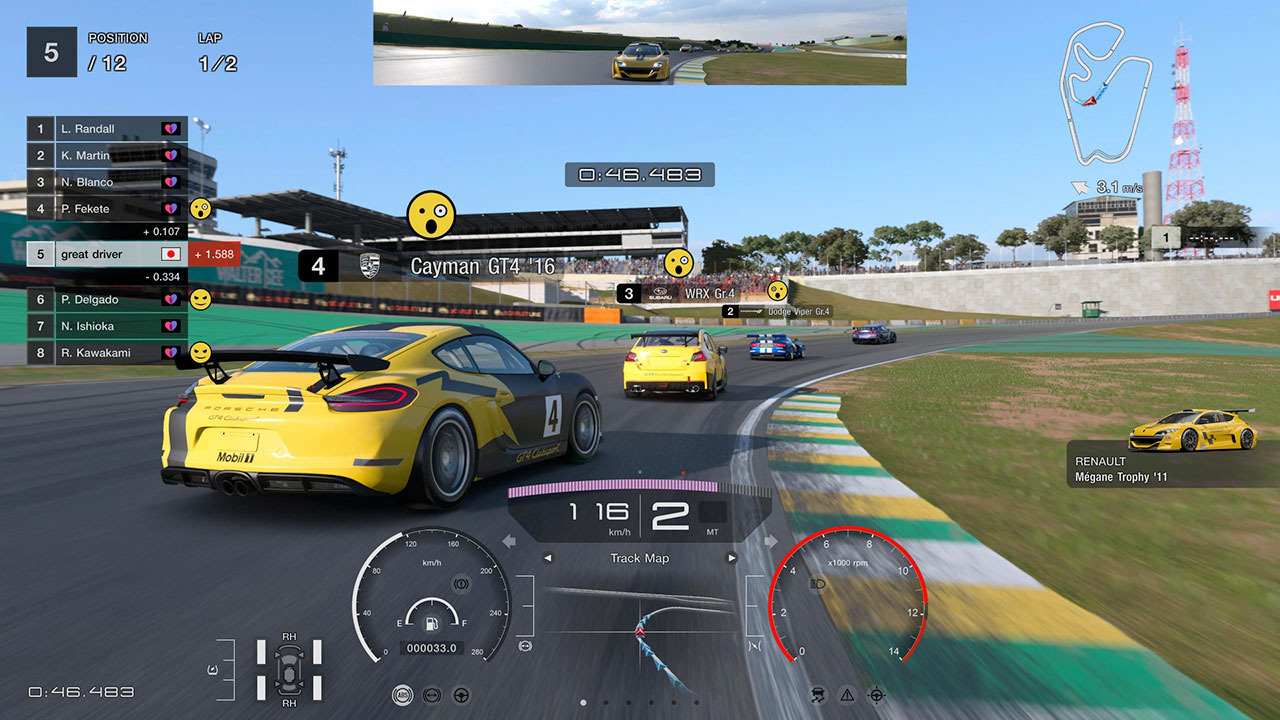Screen dimensions: 1280x720
Task: View the Renault Mégane Trophy '11 thumbnail
Action: (1192, 430)
